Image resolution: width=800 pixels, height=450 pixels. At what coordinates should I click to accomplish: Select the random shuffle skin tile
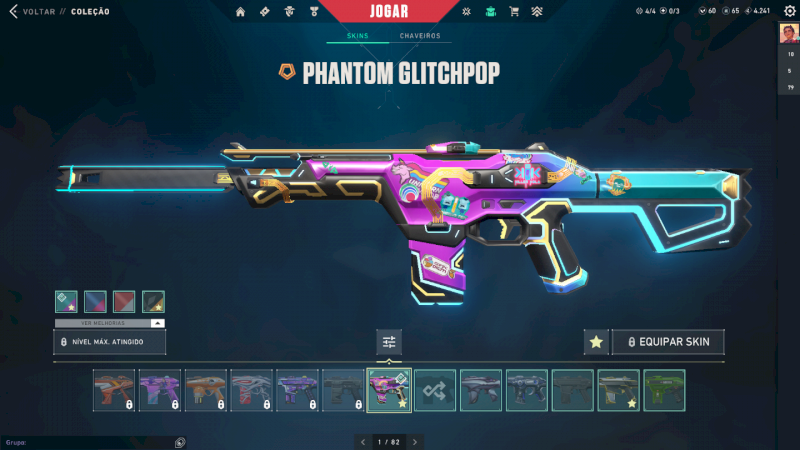435,390
